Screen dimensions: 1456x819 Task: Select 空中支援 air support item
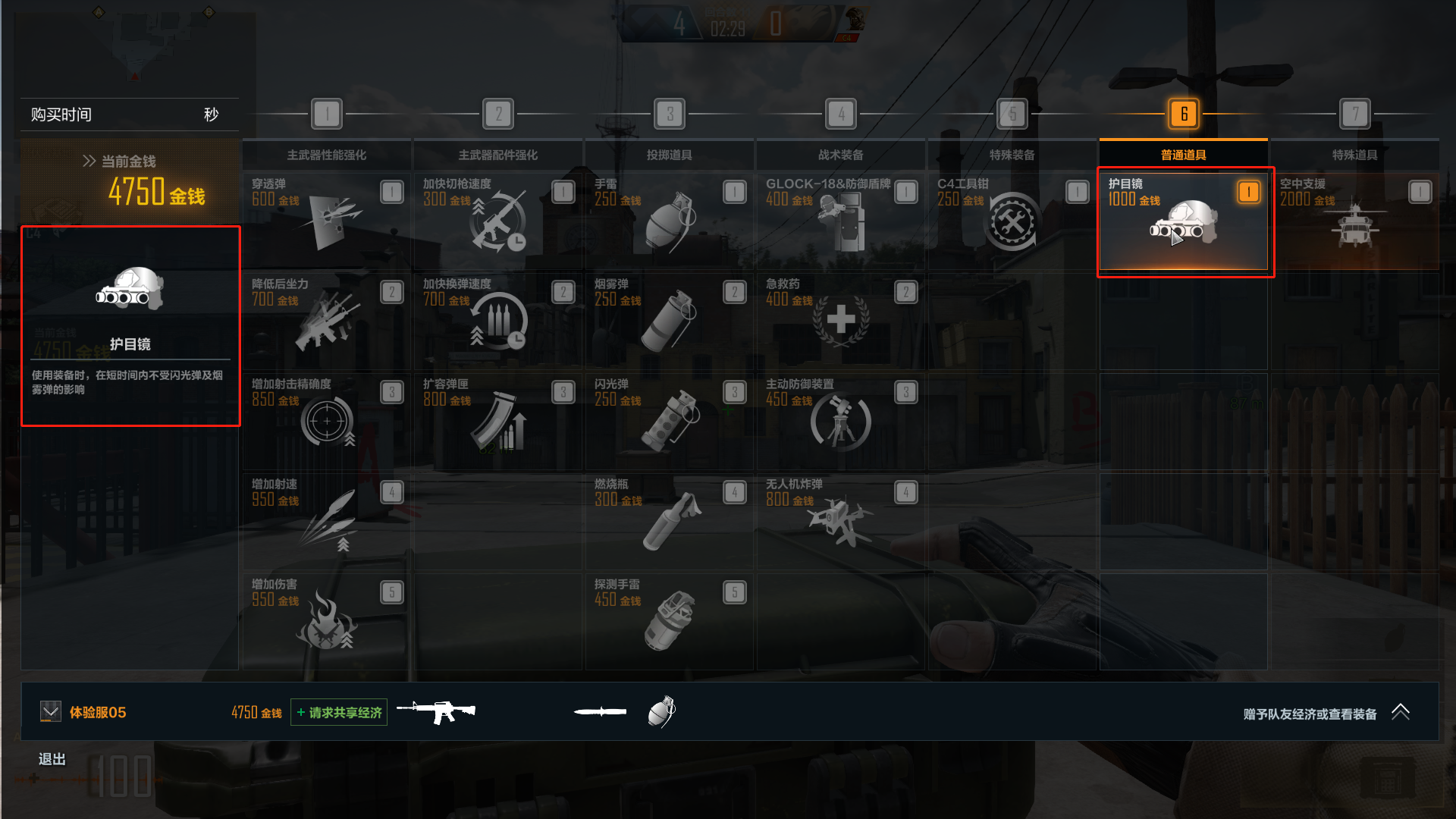[x=1354, y=221]
